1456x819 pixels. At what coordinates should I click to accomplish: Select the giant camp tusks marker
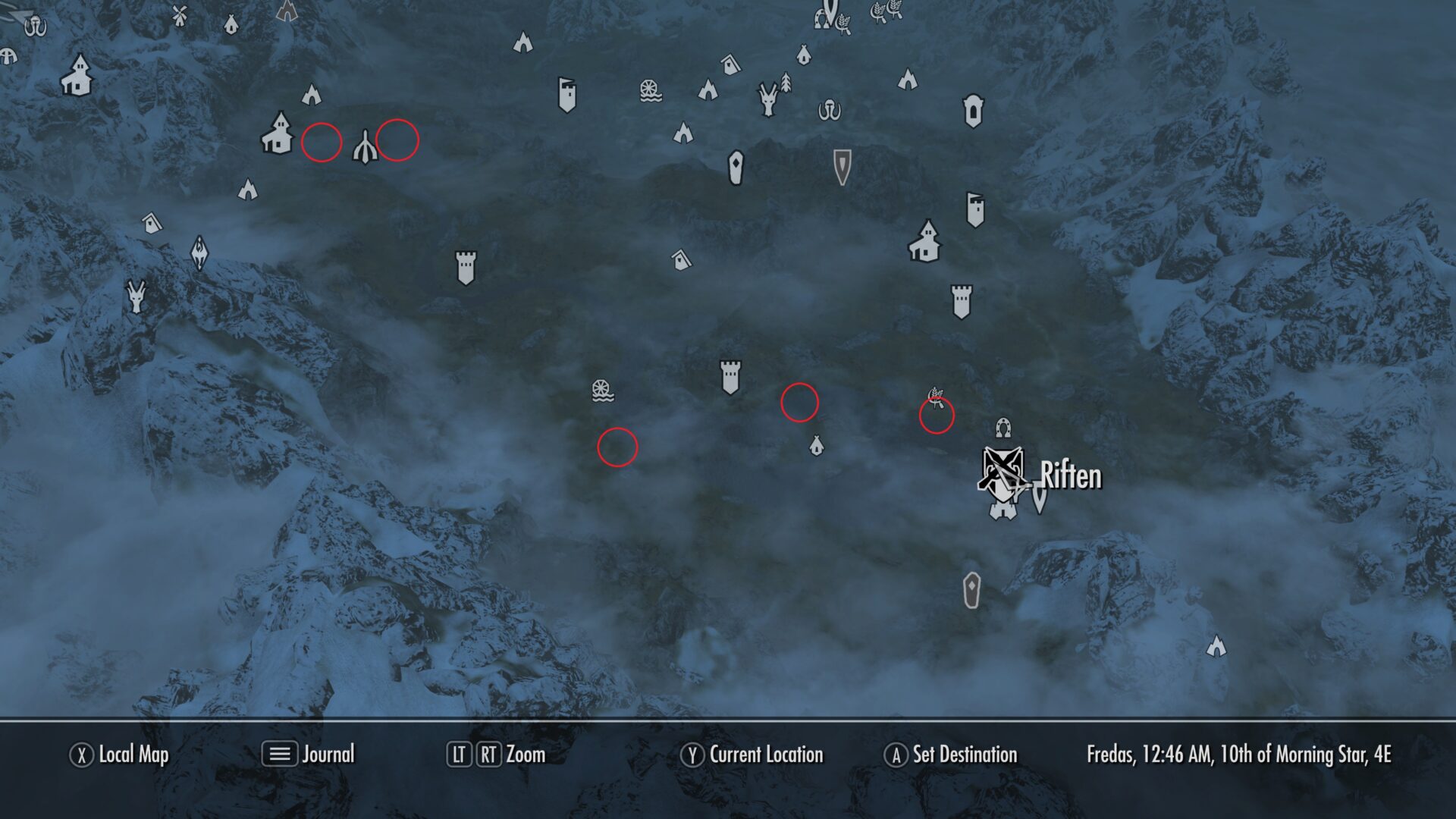[830, 111]
